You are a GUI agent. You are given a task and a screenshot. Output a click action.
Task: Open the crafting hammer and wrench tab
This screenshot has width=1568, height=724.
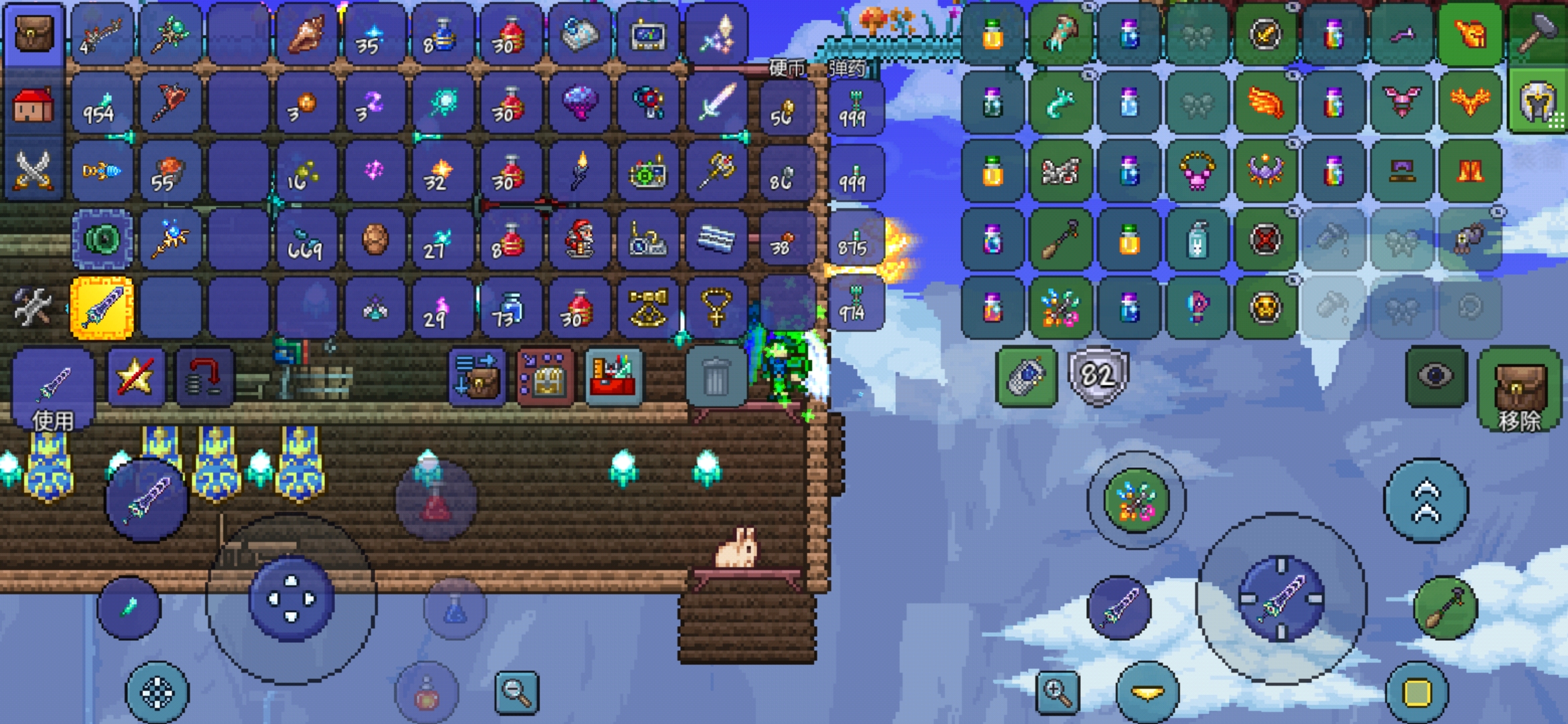(x=32, y=306)
